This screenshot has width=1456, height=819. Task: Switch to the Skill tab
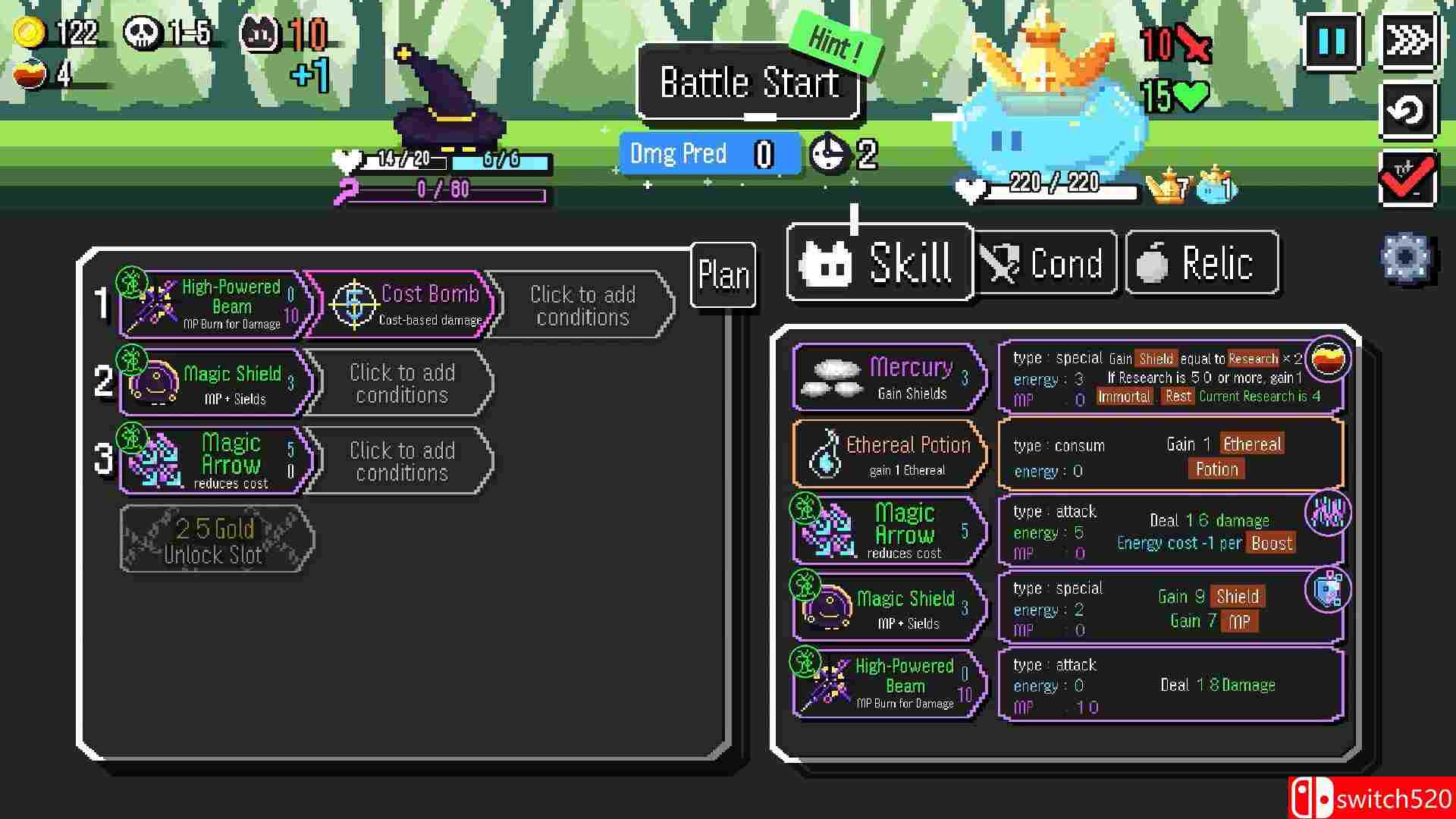880,263
